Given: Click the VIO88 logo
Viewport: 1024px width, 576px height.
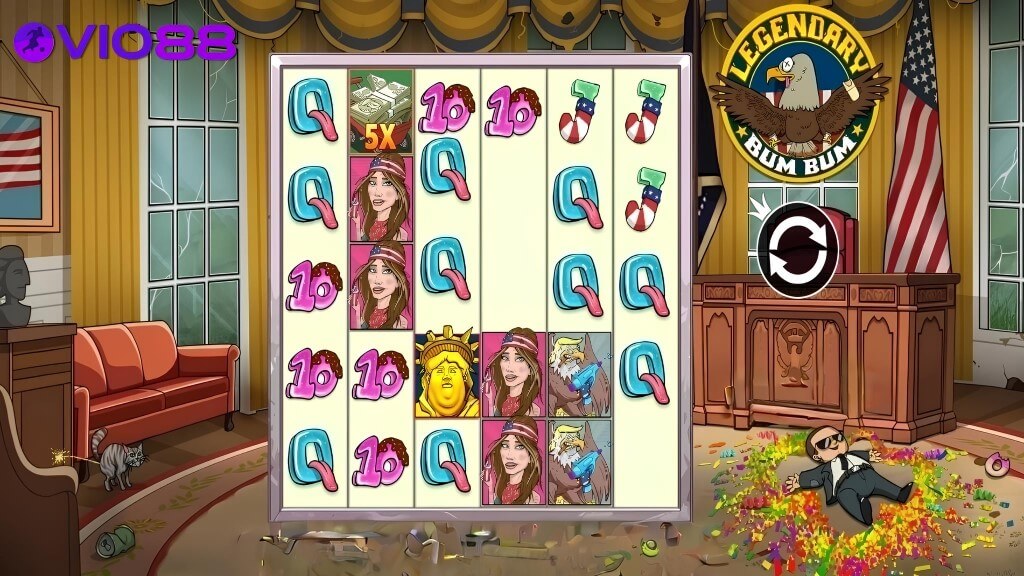Looking at the screenshot, I should 126,42.
